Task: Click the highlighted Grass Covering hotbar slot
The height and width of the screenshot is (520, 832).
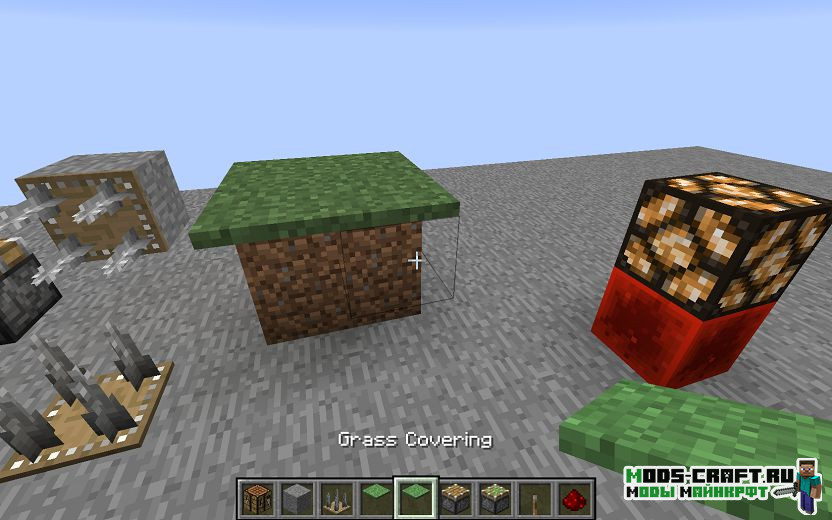Action: click(415, 497)
